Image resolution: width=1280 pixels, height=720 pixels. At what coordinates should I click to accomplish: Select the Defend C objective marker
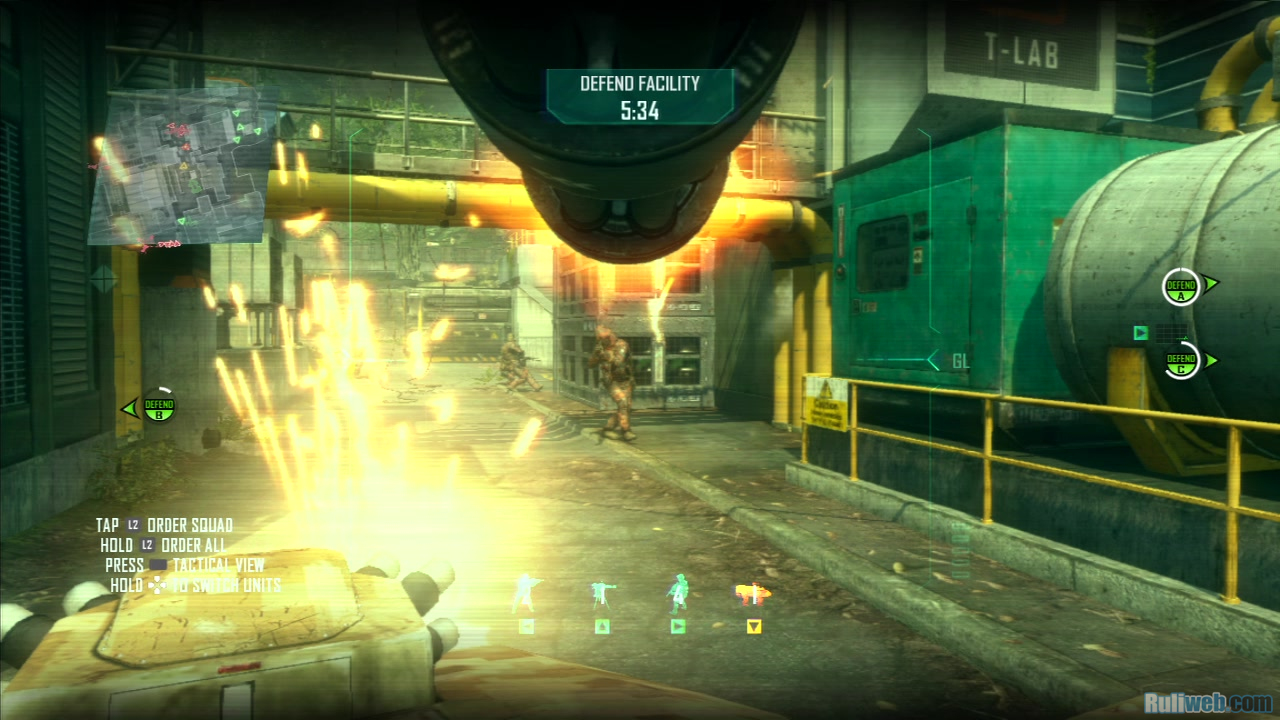(x=1181, y=360)
